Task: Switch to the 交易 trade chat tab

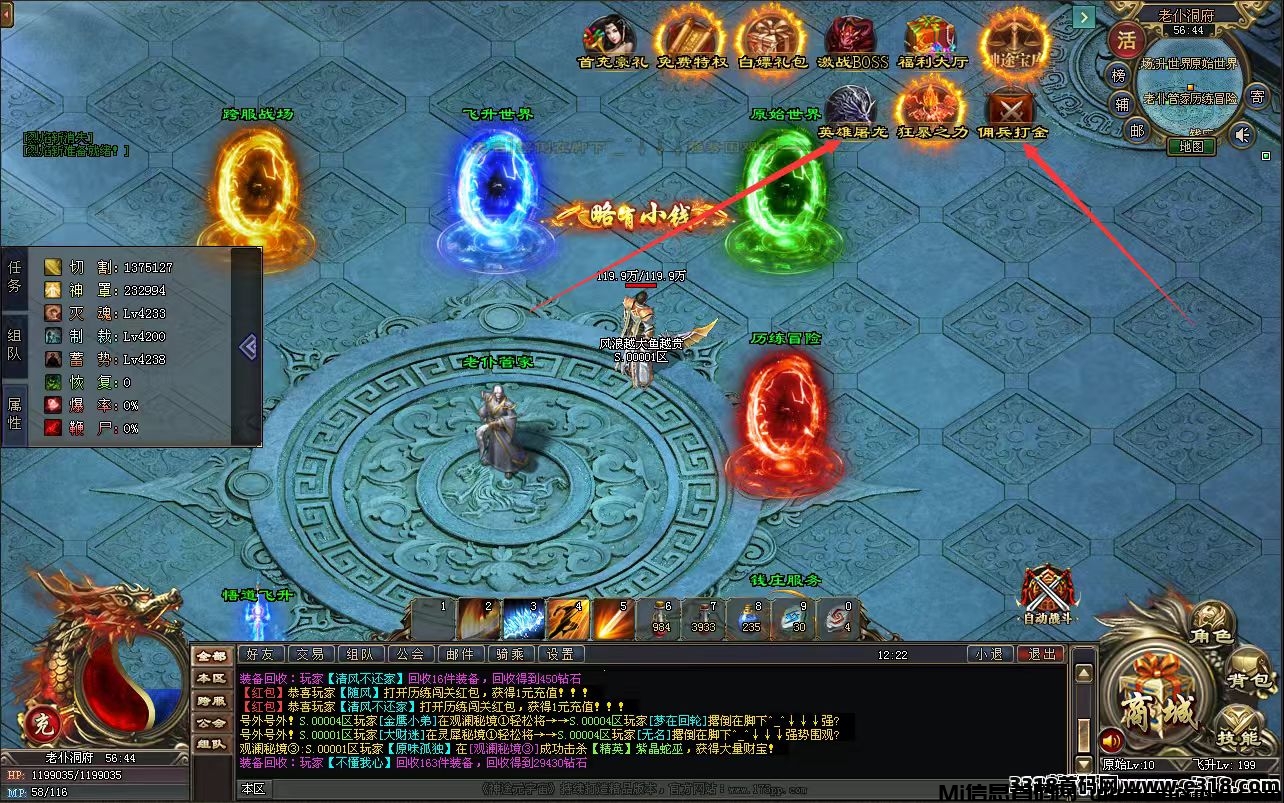Action: click(311, 653)
